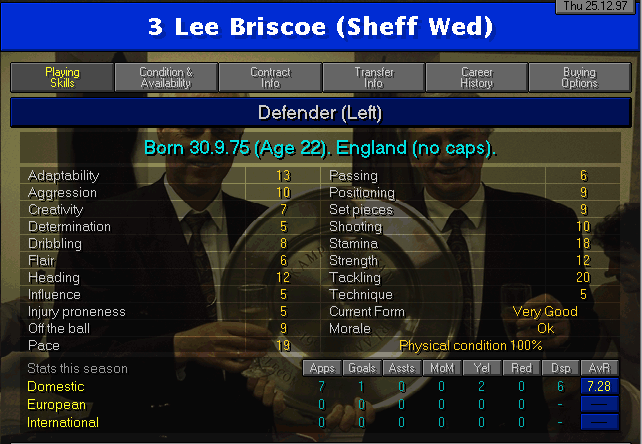Select the Defender (Left) position bar

click(x=320, y=113)
